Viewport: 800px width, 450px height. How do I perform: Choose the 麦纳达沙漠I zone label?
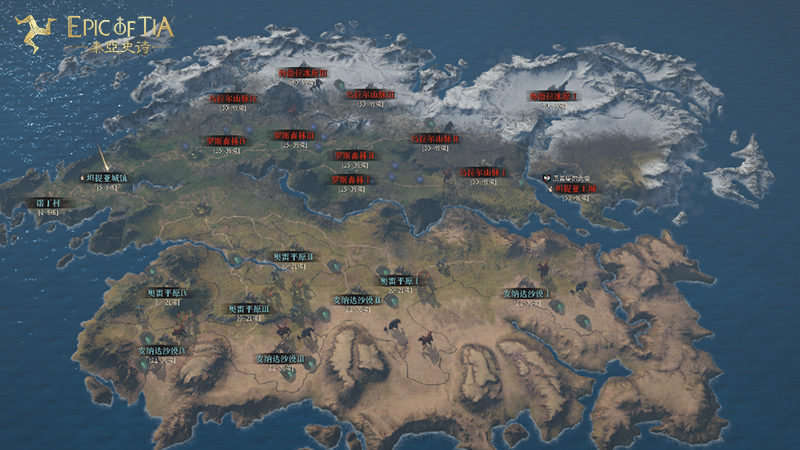point(526,294)
